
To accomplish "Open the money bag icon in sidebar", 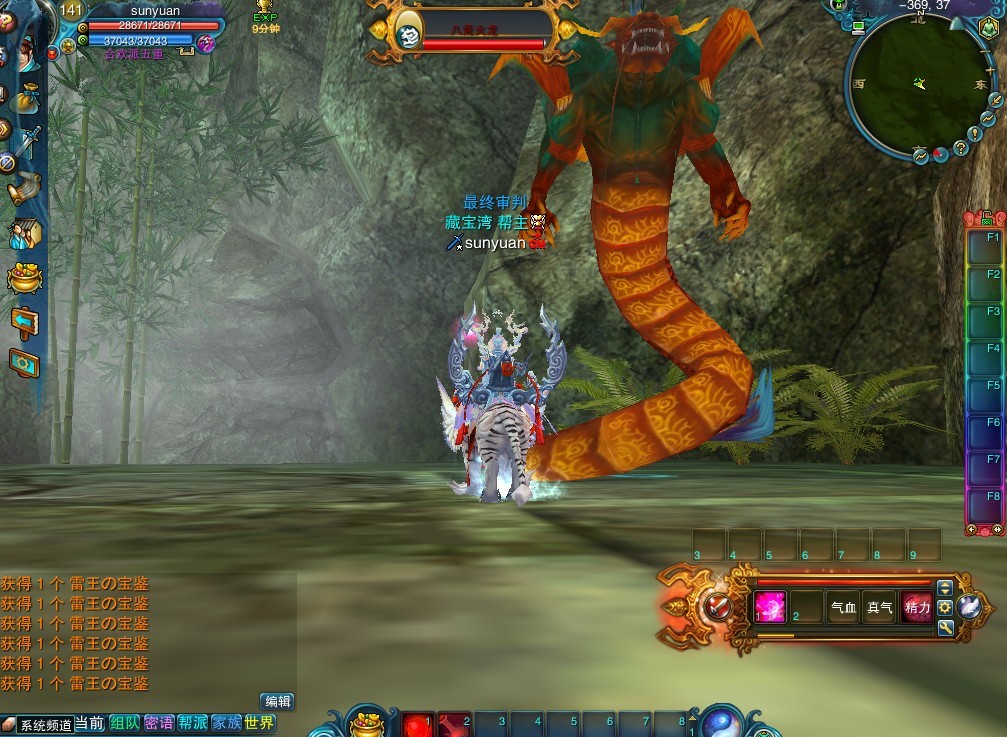I will tap(27, 97).
